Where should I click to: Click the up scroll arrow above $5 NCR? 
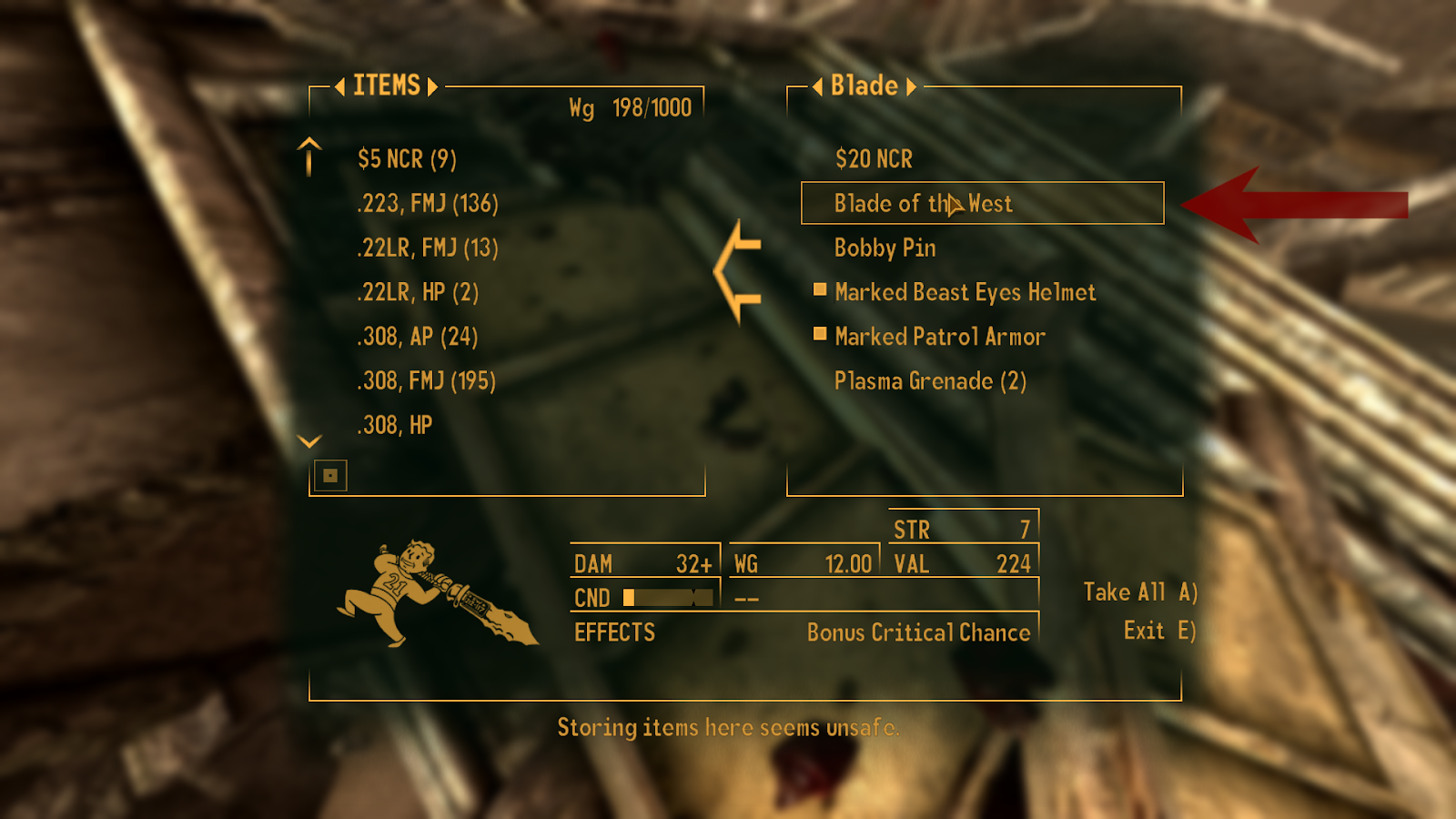[x=308, y=157]
